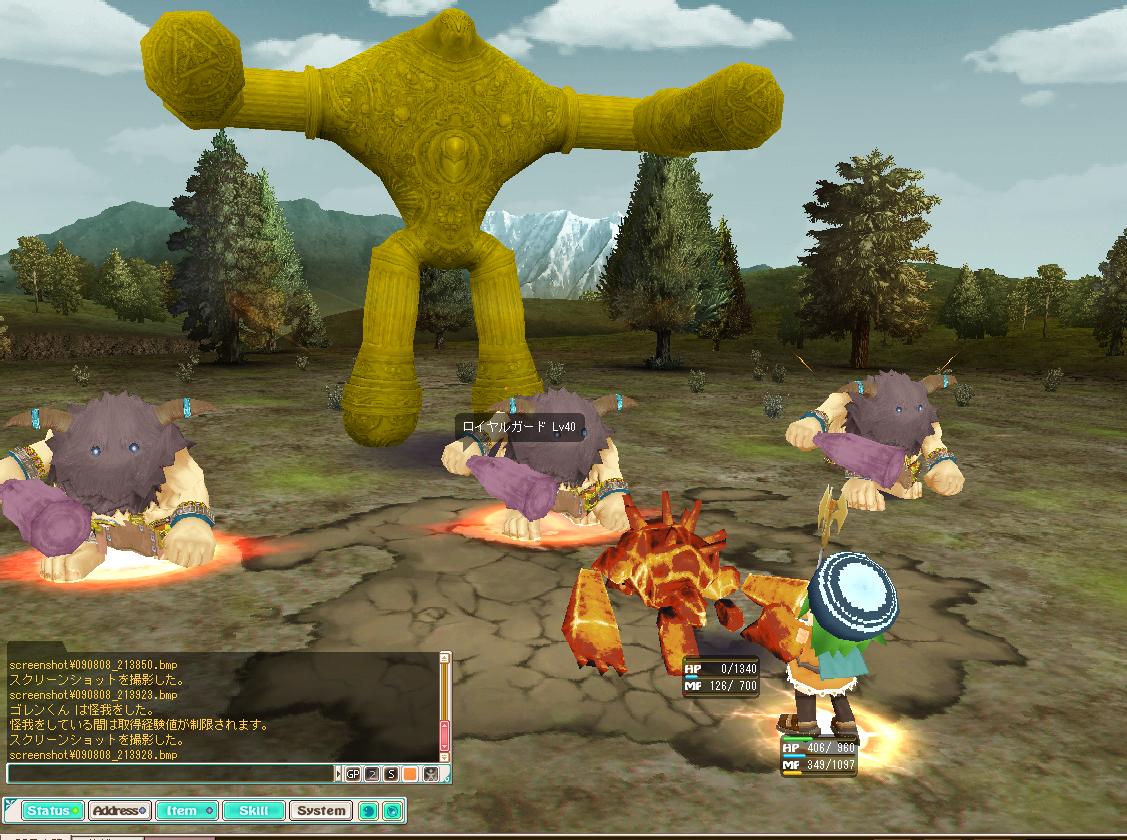The width and height of the screenshot is (1127, 840).
Task: Toggle the S chat channel button
Action: (391, 773)
